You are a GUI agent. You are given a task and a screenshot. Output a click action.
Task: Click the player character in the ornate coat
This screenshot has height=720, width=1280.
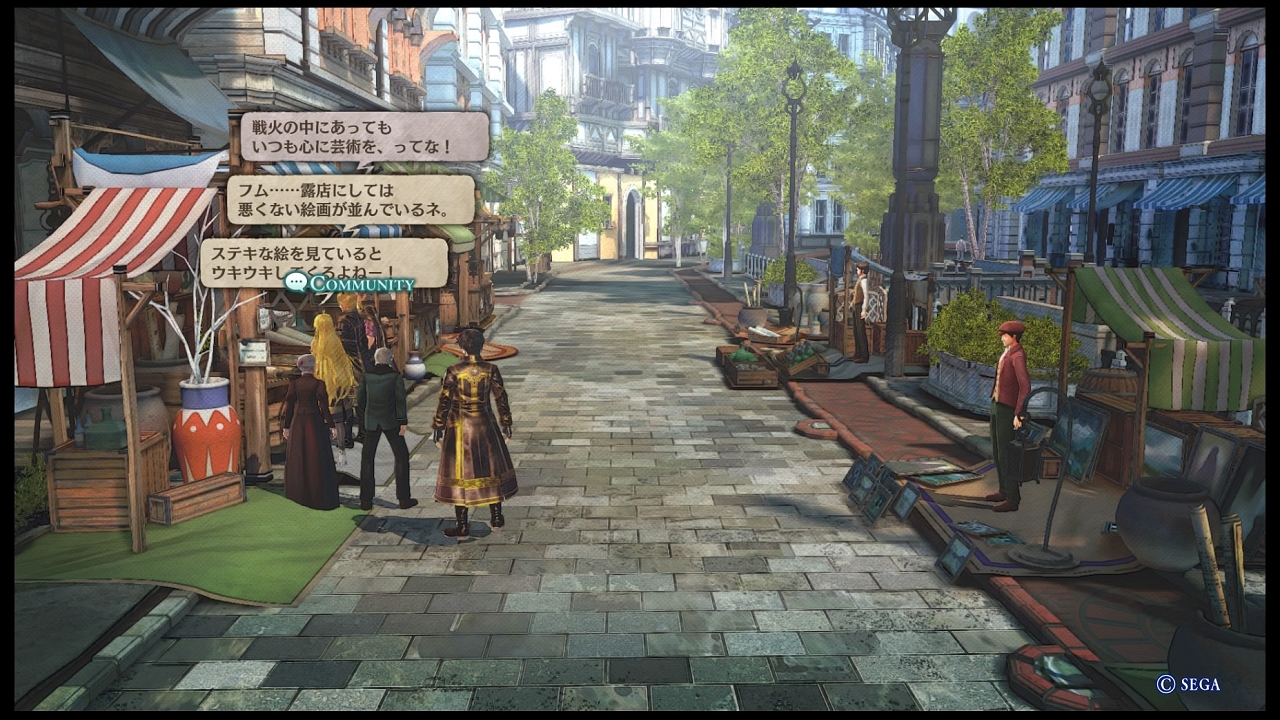[x=472, y=430]
